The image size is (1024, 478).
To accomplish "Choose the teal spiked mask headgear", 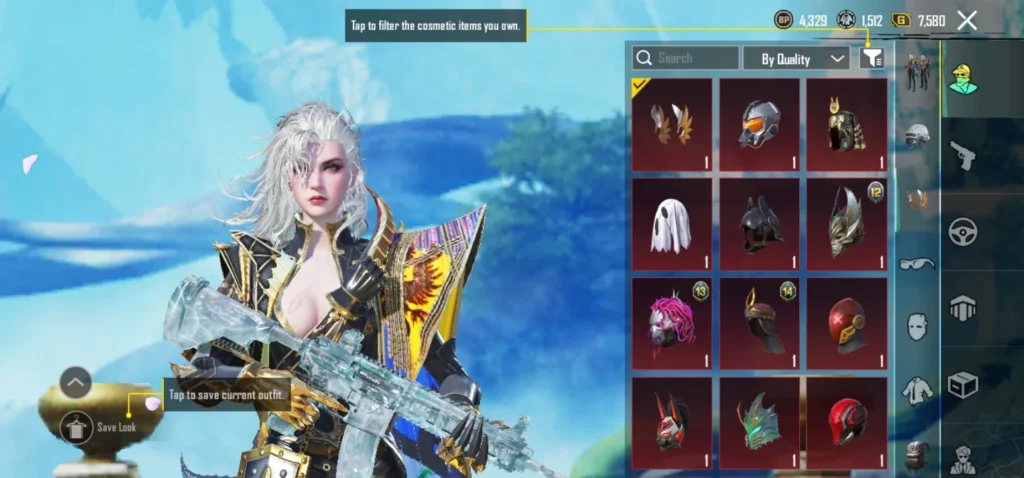I will pos(759,422).
